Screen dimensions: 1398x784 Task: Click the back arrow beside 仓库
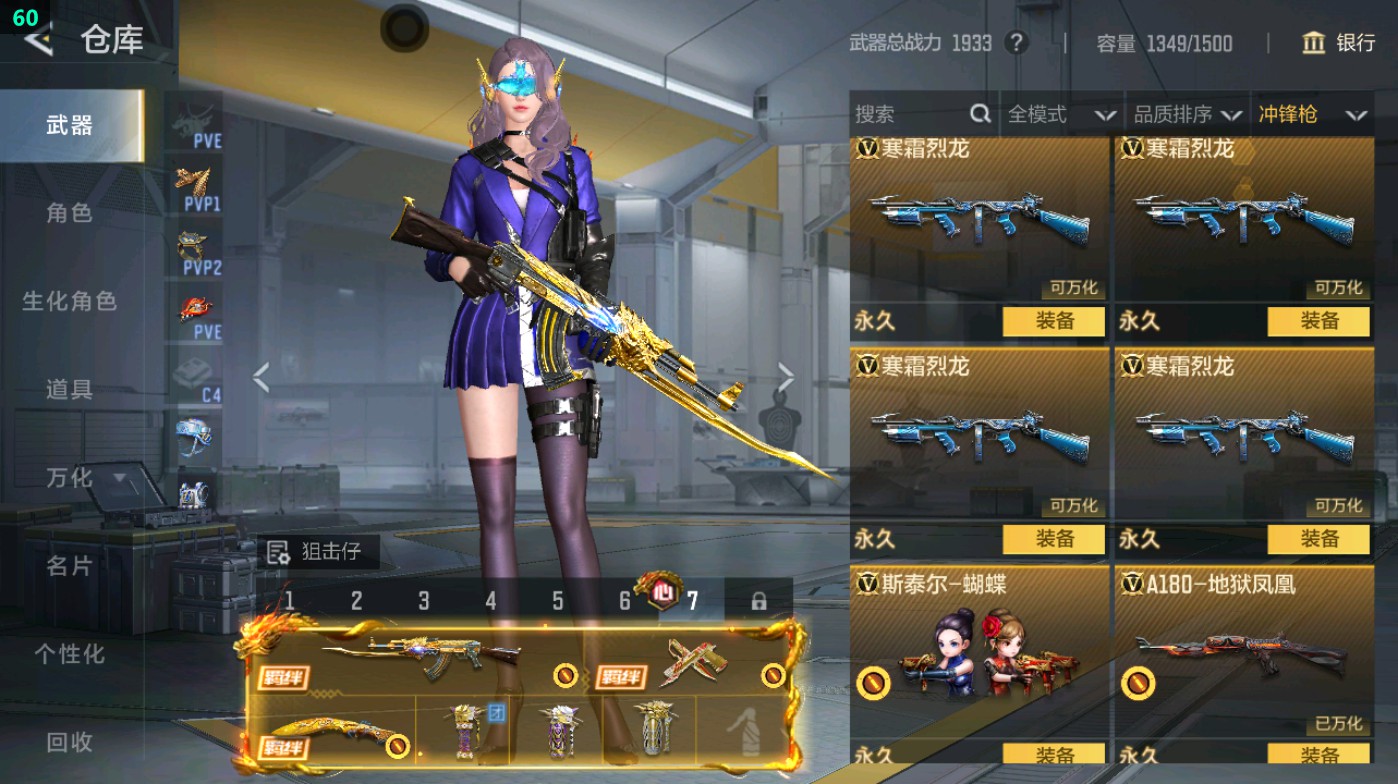point(40,41)
